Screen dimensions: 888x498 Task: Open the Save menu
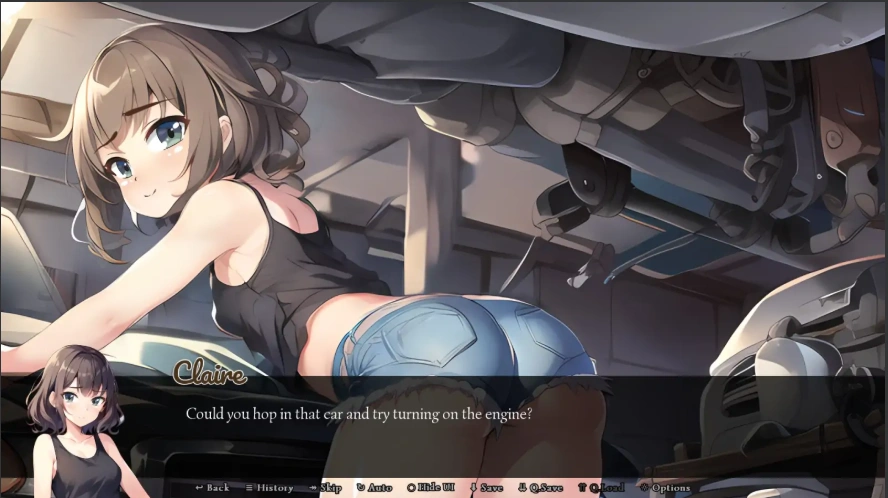pyautogui.click(x=487, y=488)
